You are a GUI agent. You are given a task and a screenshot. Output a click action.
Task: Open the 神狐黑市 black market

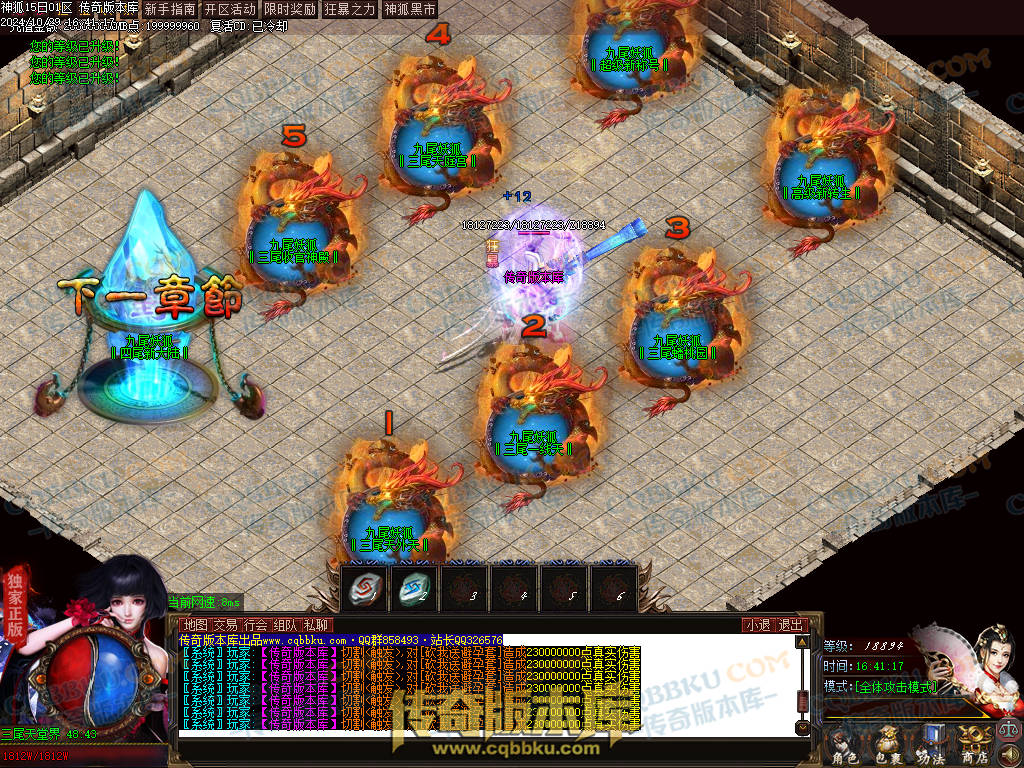(x=410, y=9)
